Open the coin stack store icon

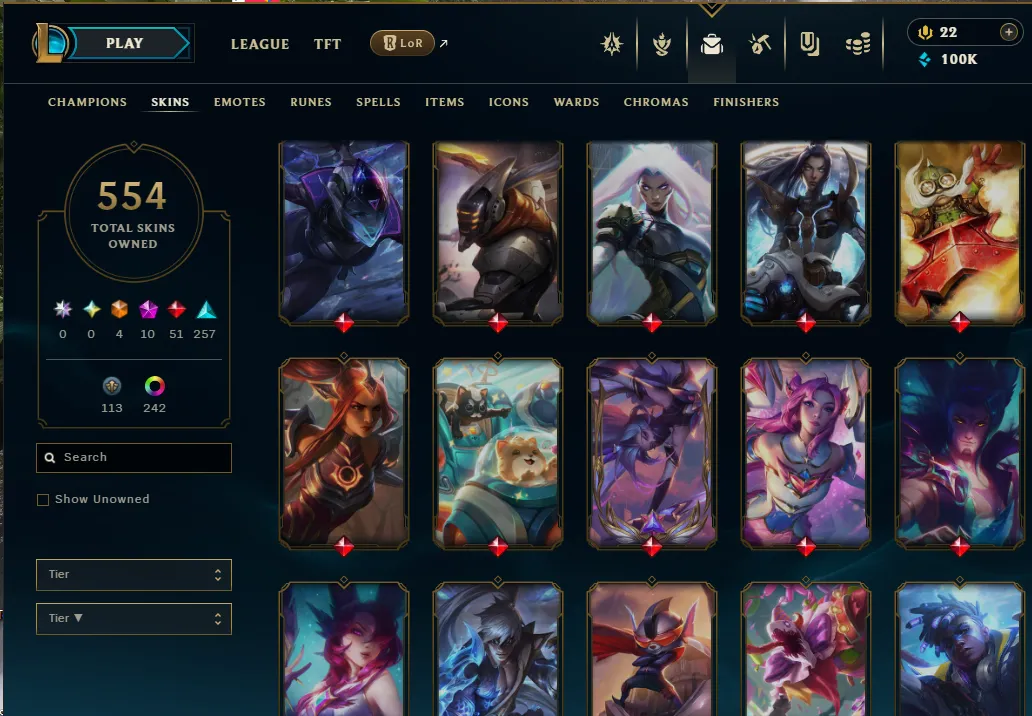858,44
